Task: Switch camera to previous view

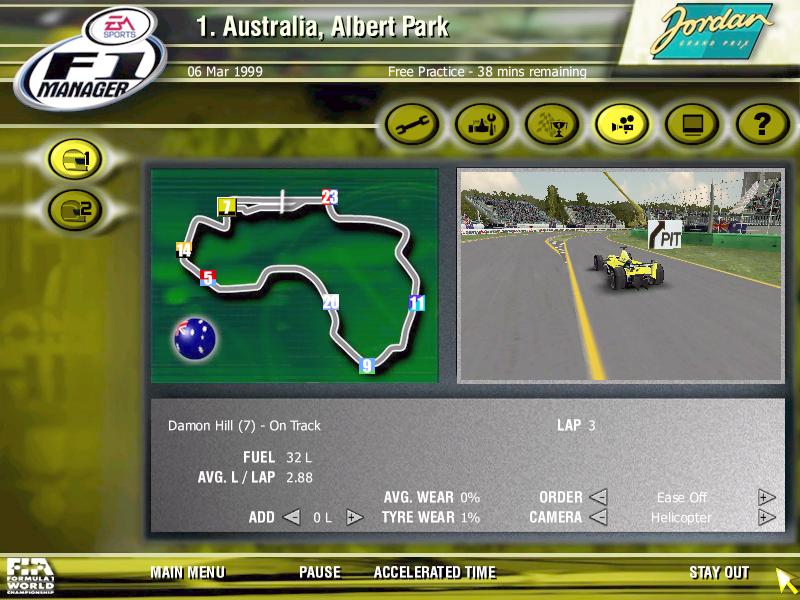Action: point(598,517)
